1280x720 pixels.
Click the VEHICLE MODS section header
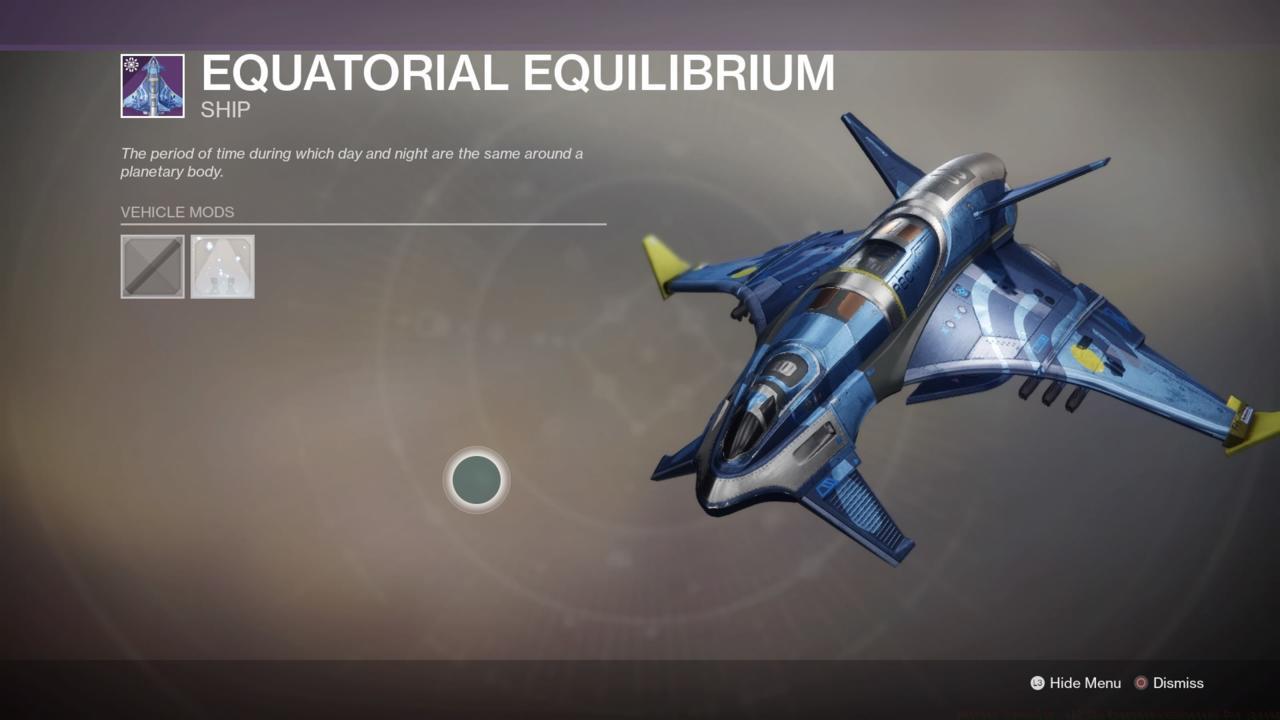pyautogui.click(x=177, y=212)
